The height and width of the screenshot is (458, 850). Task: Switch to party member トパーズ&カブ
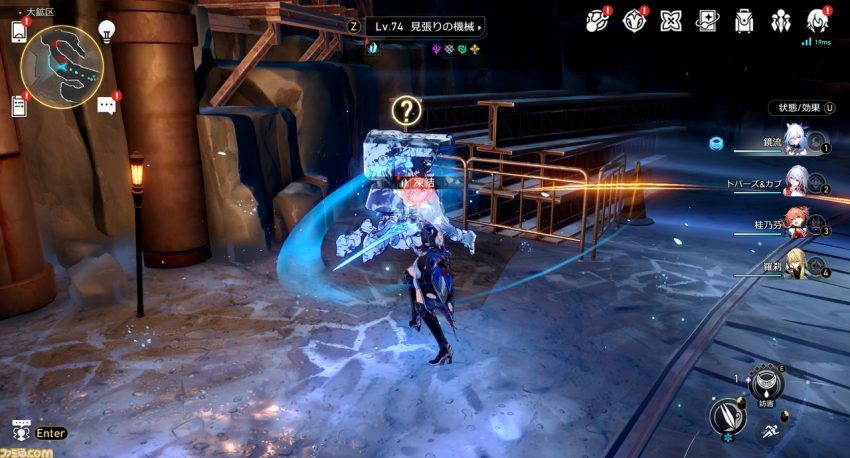(x=796, y=184)
